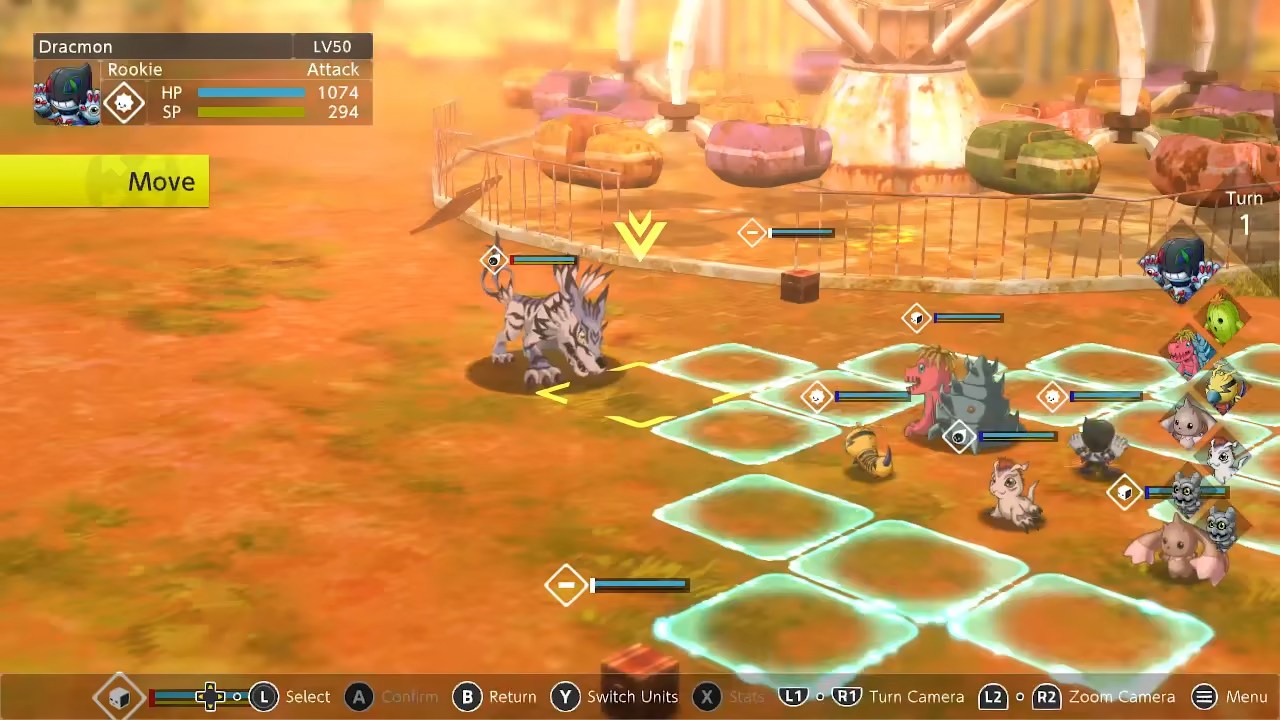Click the skull attribute icon beside Dracmon's HP
Image resolution: width=1280 pixels, height=720 pixels.
coord(124,103)
